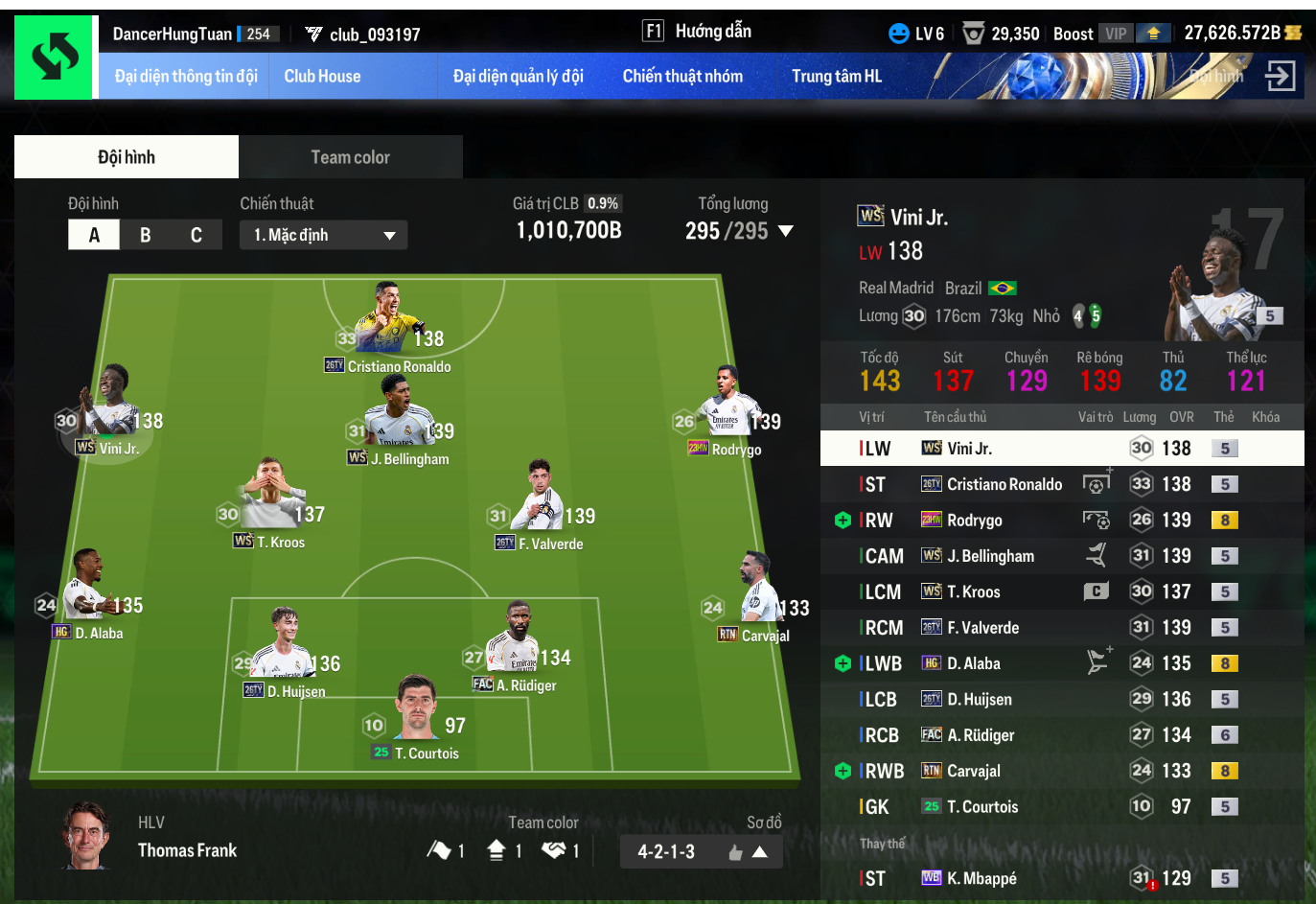Select the K. Mbappé substitute row
The image size is (1316, 904).
(x=1054, y=878)
